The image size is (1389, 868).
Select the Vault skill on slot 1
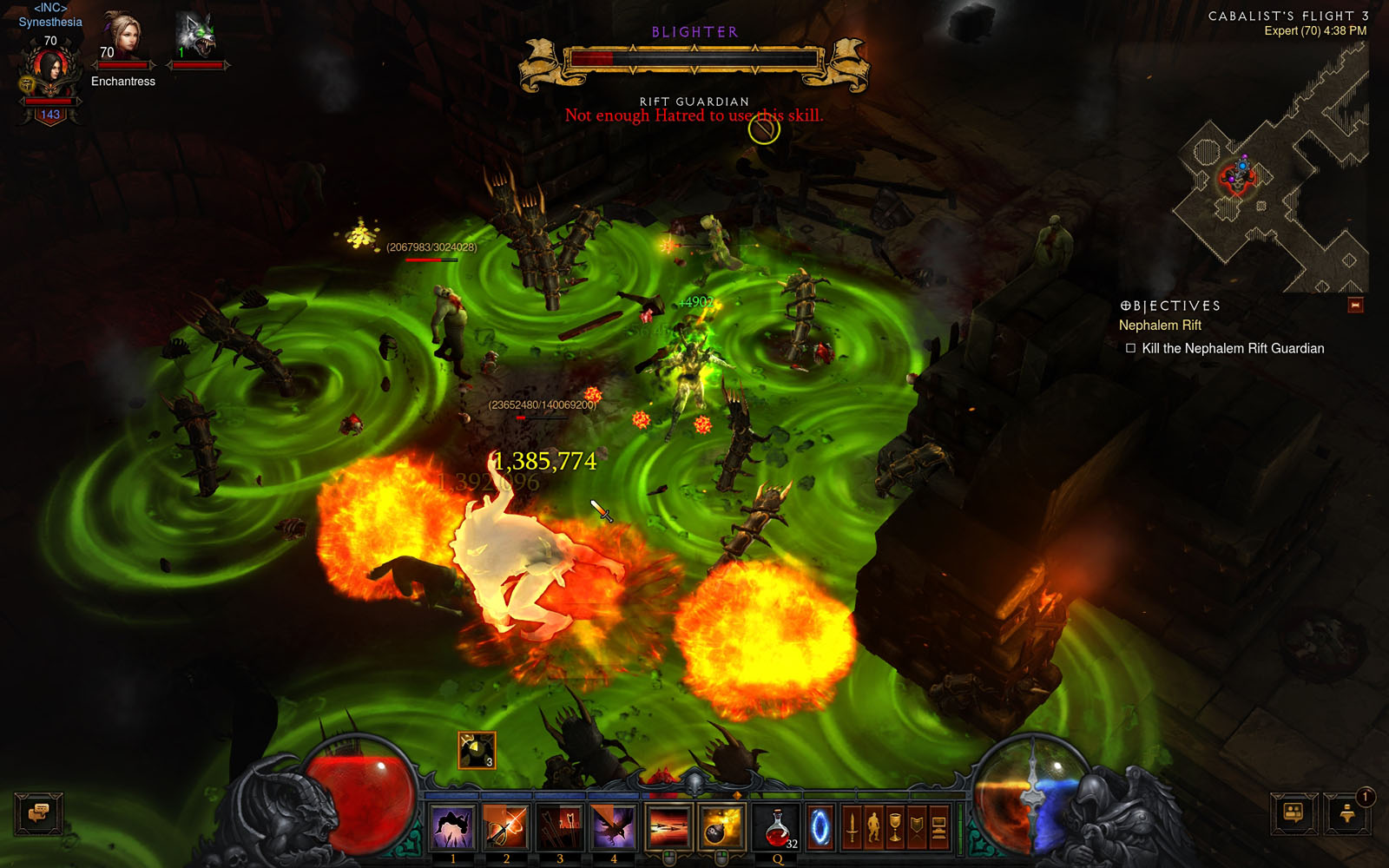[x=453, y=826]
